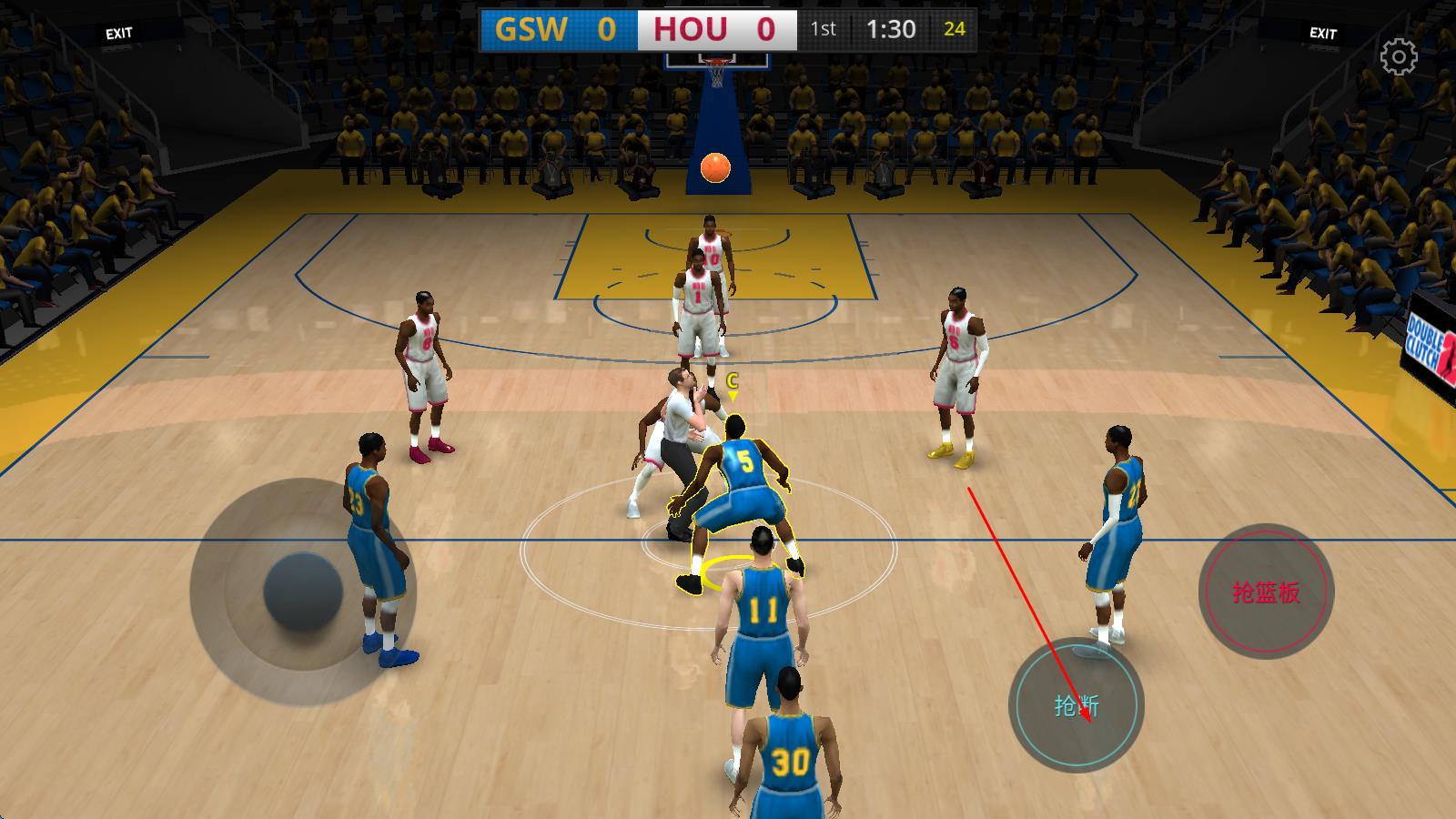Tap the 抢断 steal button
The width and height of the screenshot is (1456, 819).
(1076, 705)
